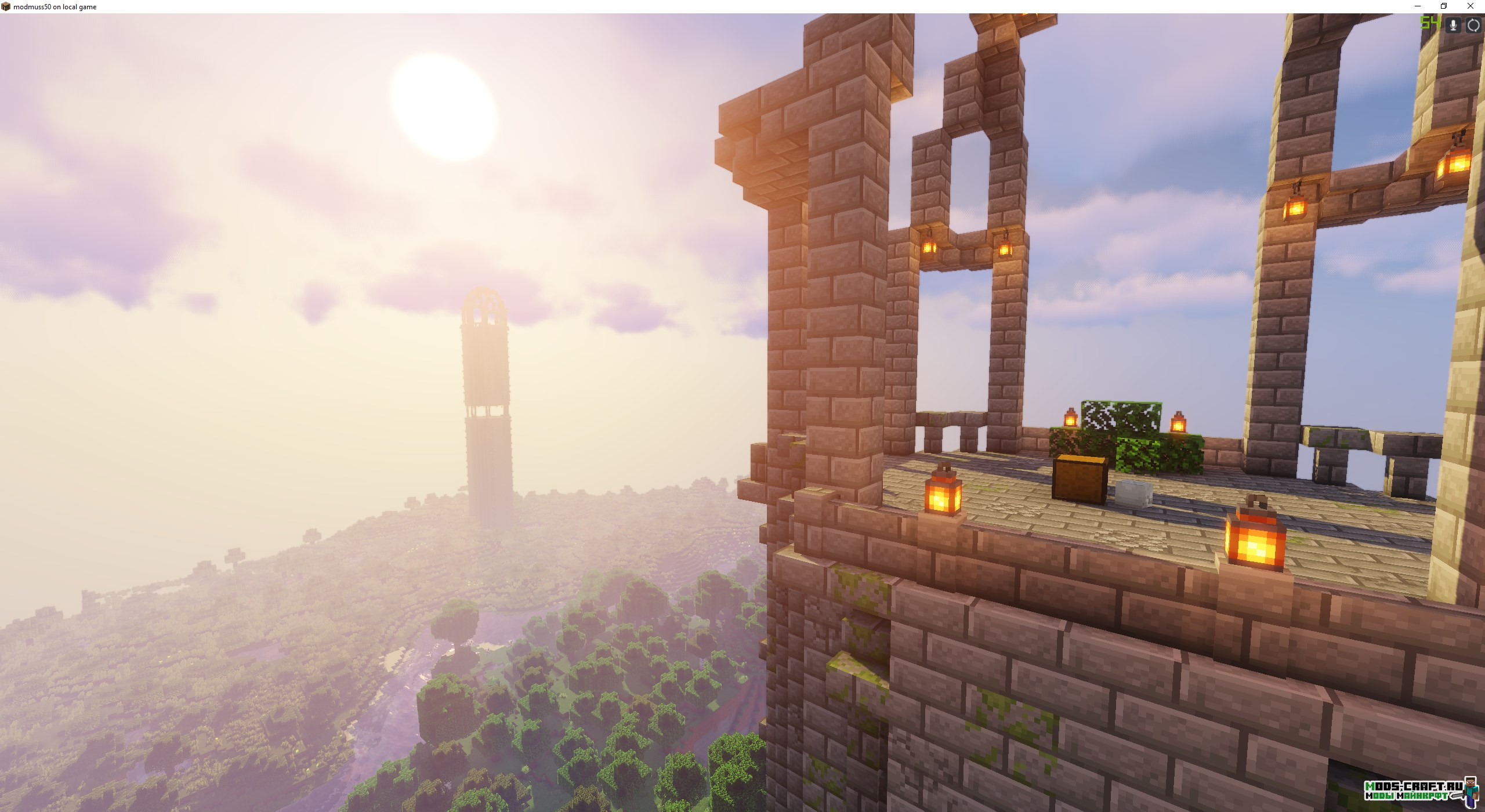Minimize the game window
The width and height of the screenshot is (1485, 812).
tap(1418, 6)
